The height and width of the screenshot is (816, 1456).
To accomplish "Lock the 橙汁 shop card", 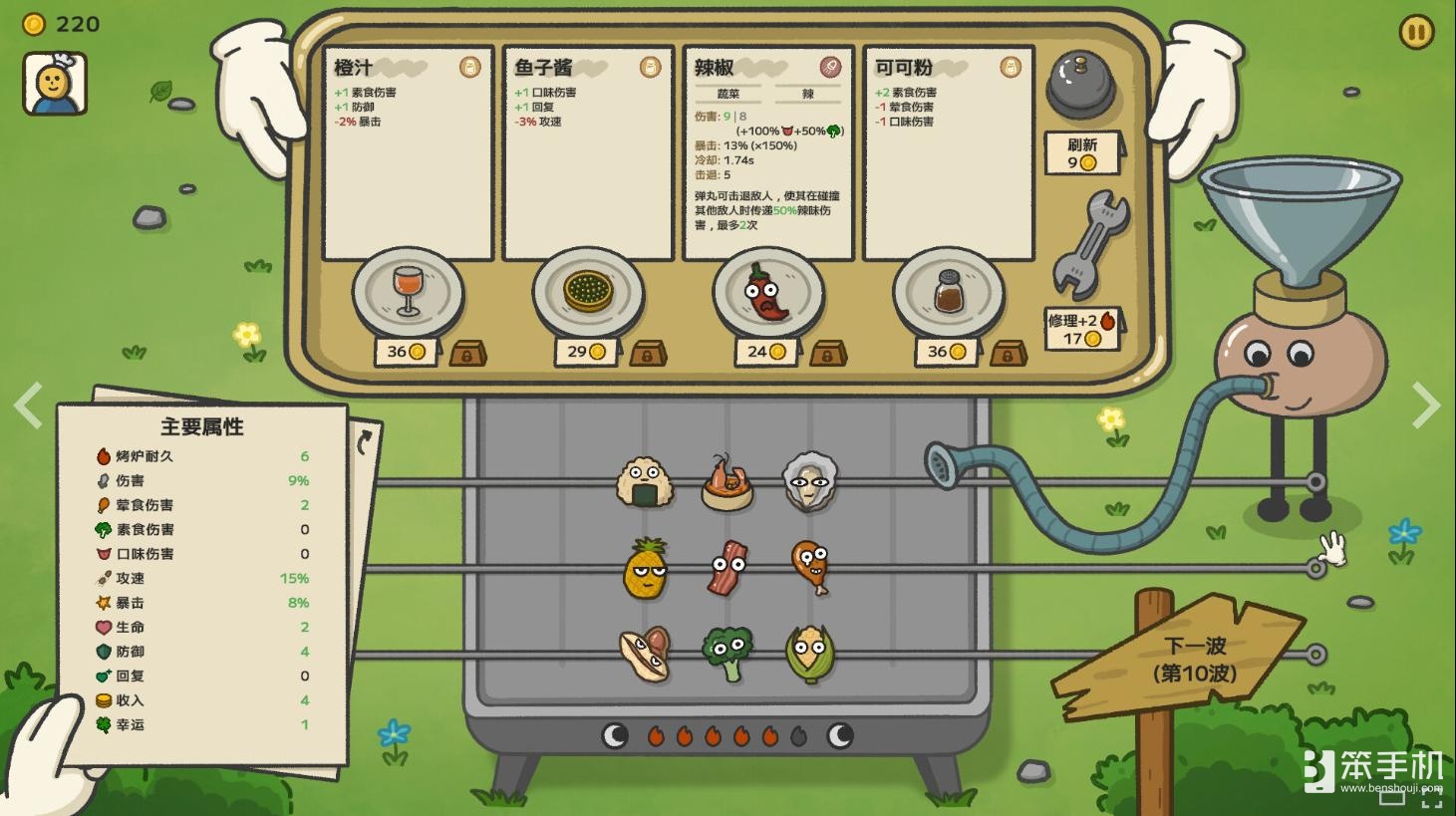I will (x=468, y=353).
